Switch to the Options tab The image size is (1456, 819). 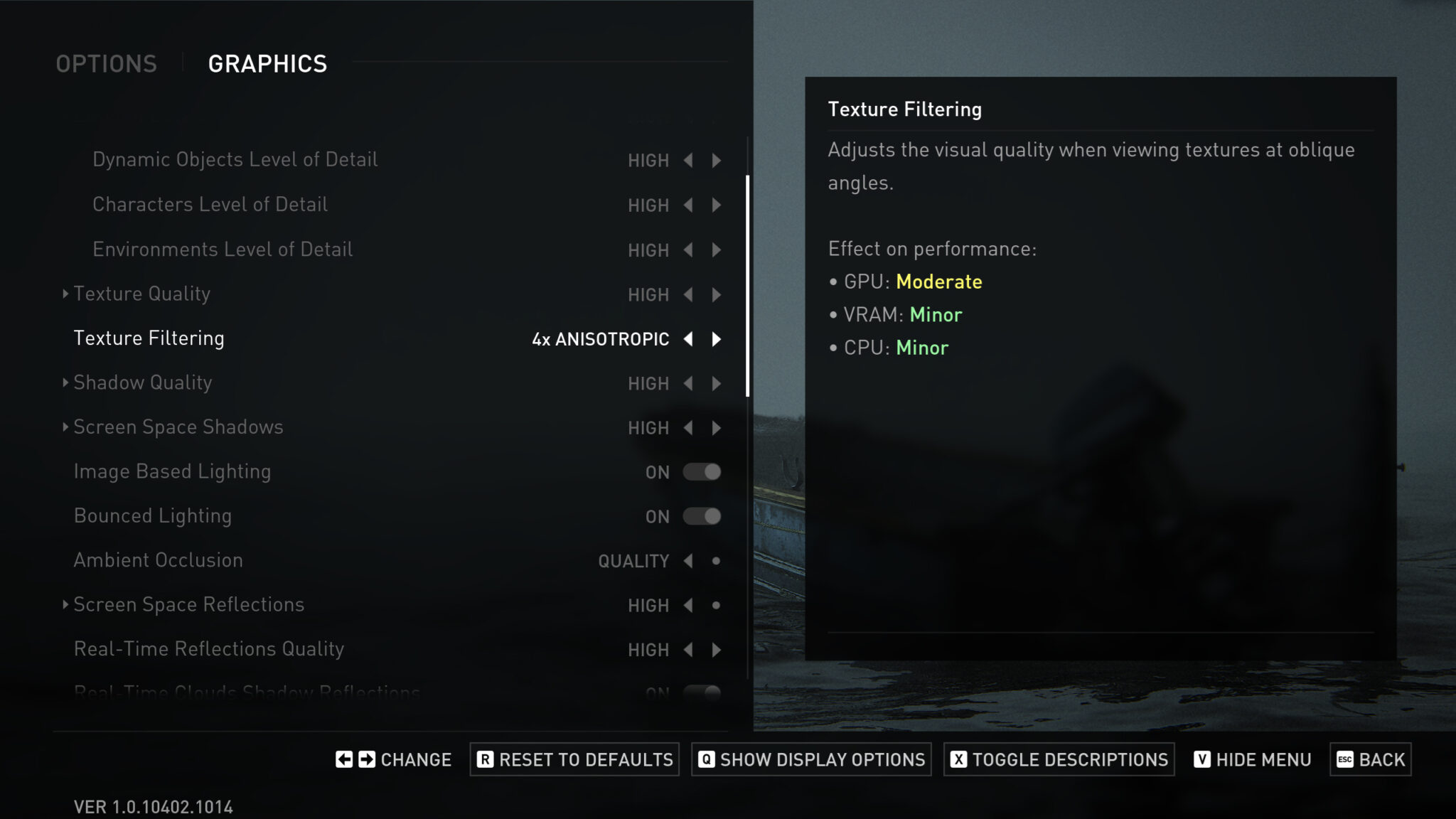pyautogui.click(x=107, y=63)
